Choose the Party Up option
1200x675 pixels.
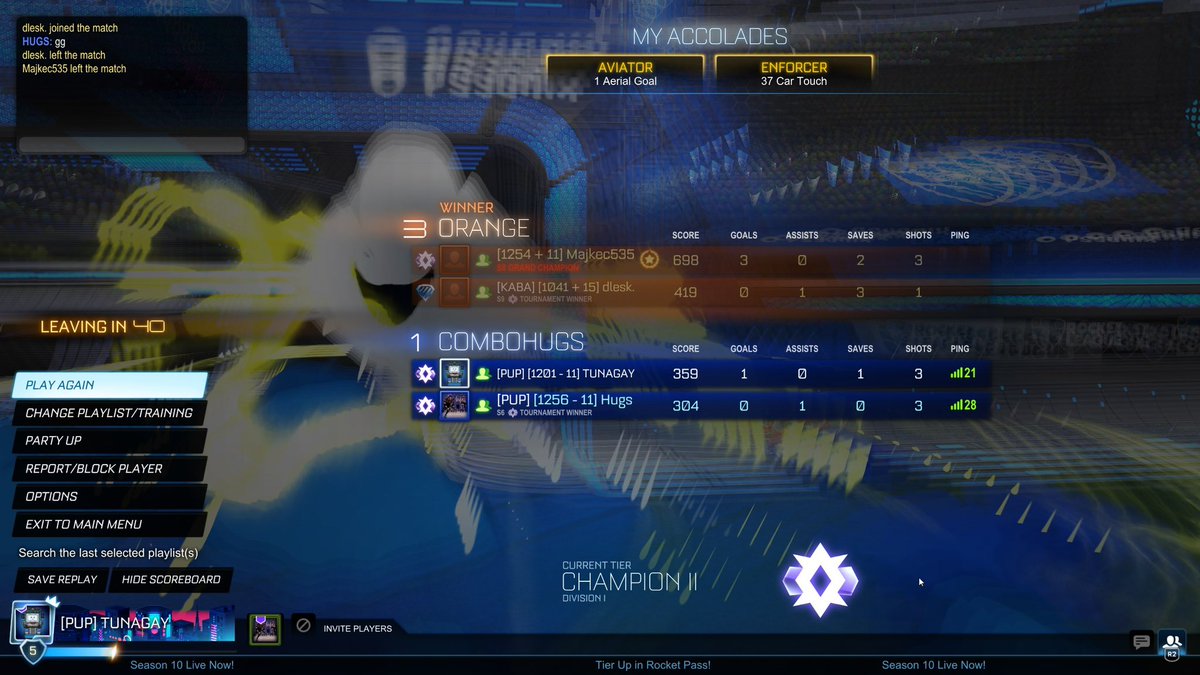[x=110, y=441]
